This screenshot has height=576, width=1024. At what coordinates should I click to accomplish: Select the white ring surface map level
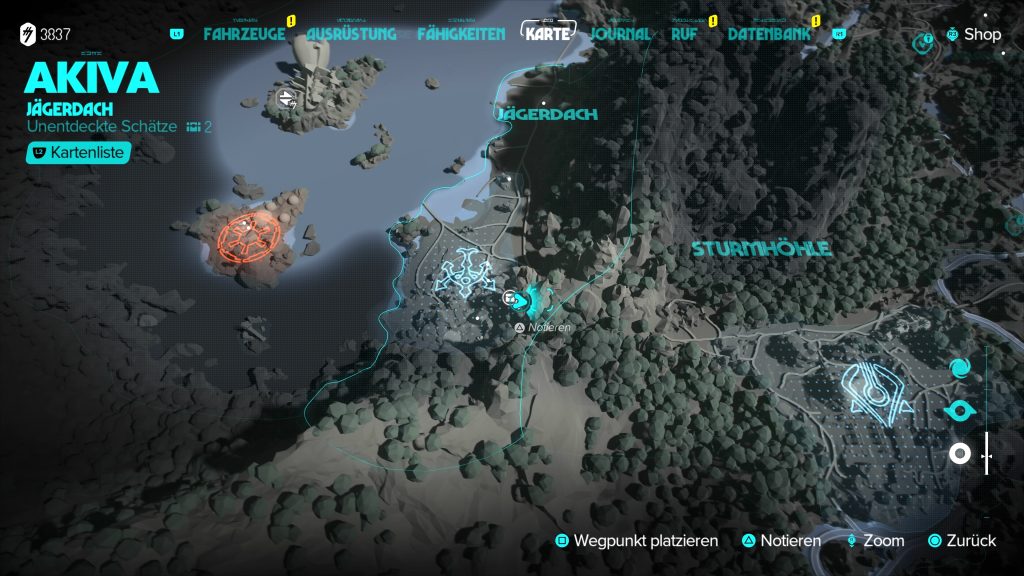[959, 454]
